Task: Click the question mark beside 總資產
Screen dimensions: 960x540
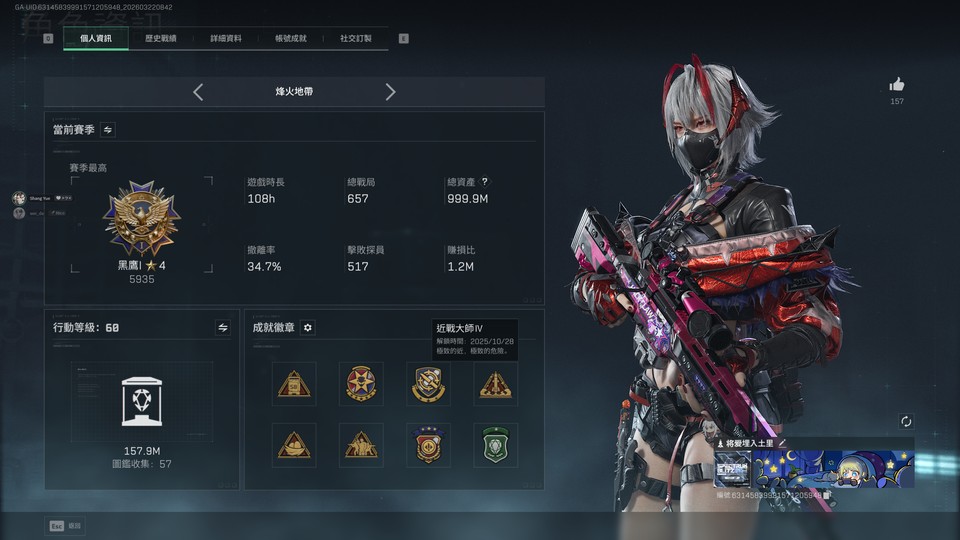Action: coord(485,182)
